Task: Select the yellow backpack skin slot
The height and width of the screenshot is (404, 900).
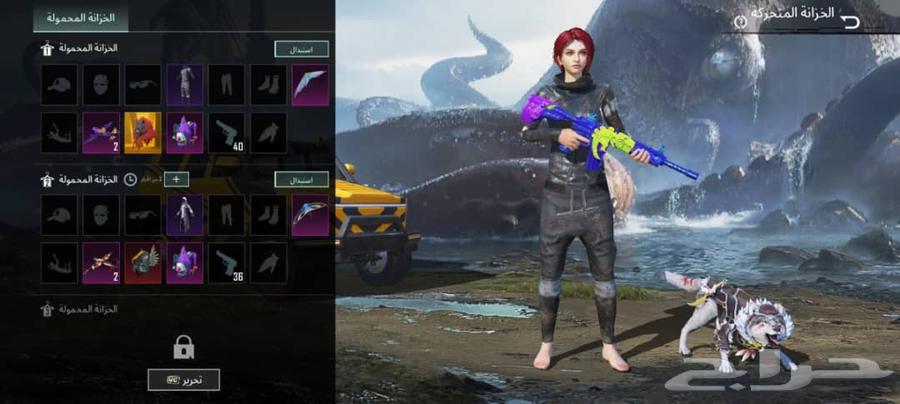Action: [x=142, y=132]
